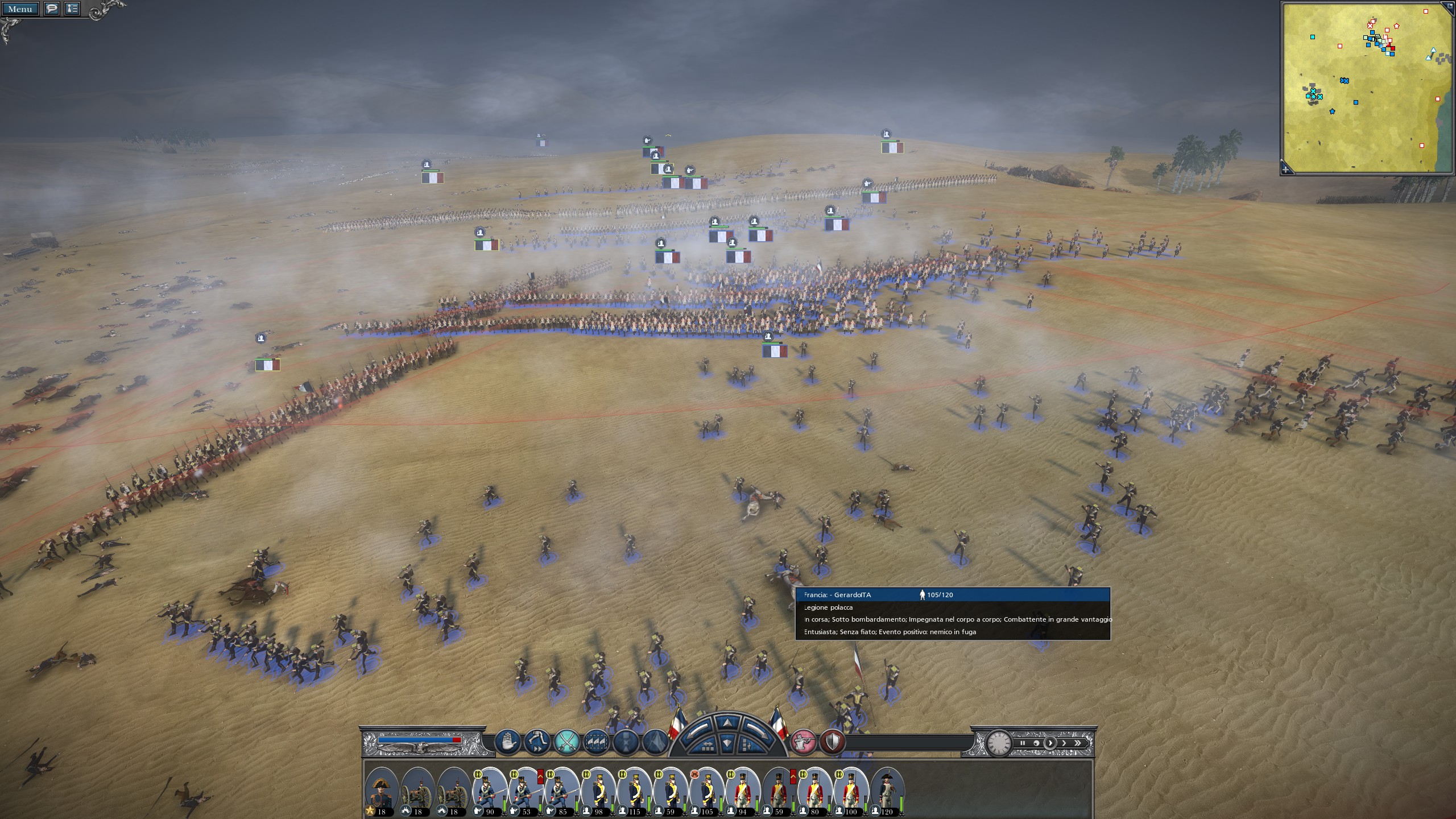Select the wedge formation icon

[x=655, y=741]
